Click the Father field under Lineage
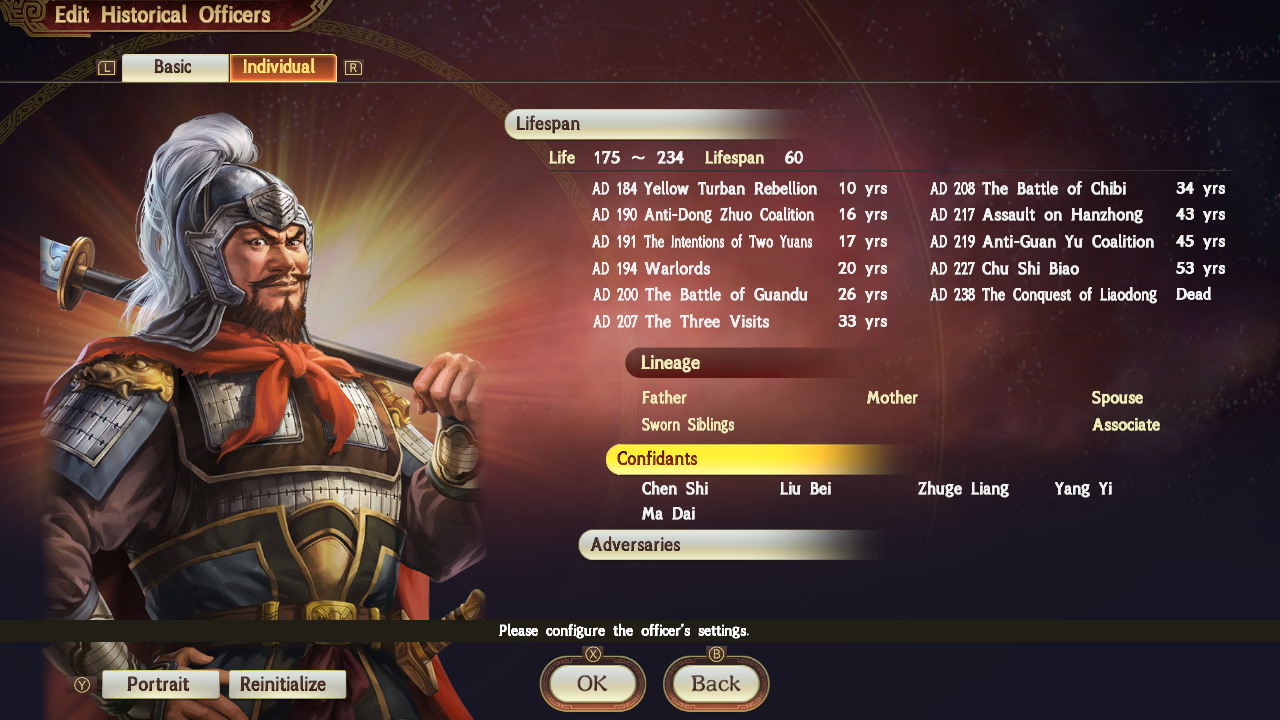This screenshot has width=1280, height=720. [666, 397]
